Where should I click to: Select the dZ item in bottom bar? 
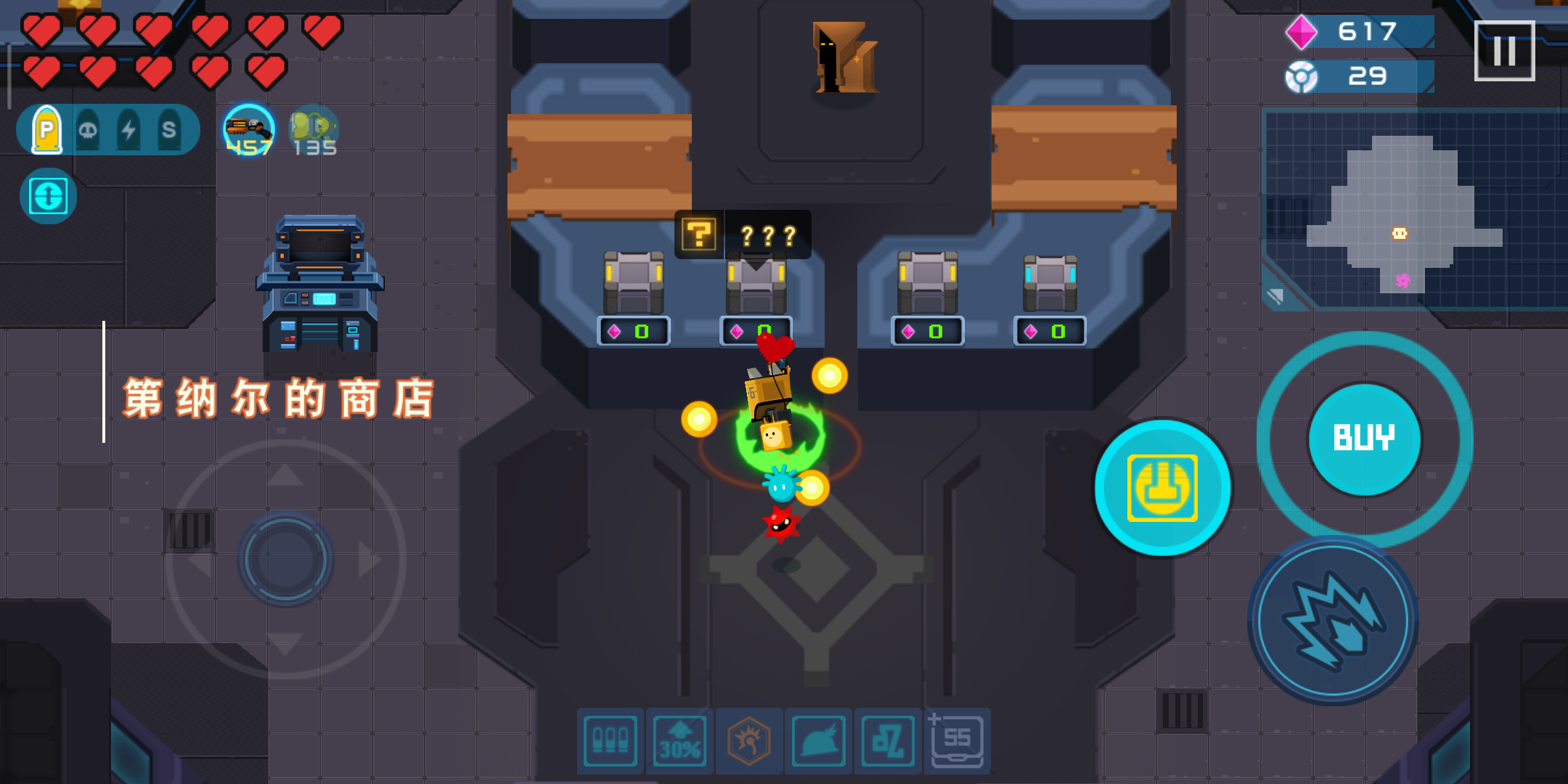[886, 741]
